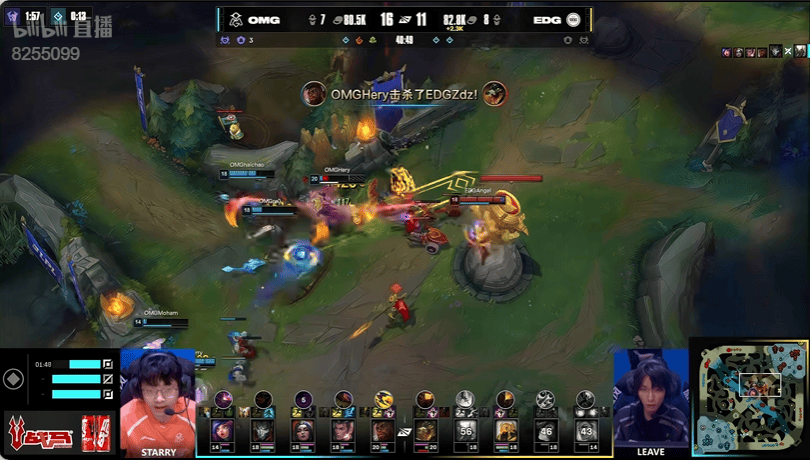This screenshot has height=460, width=810.
Task: Click the OMG team logo on scoreboard
Action: 236,19
